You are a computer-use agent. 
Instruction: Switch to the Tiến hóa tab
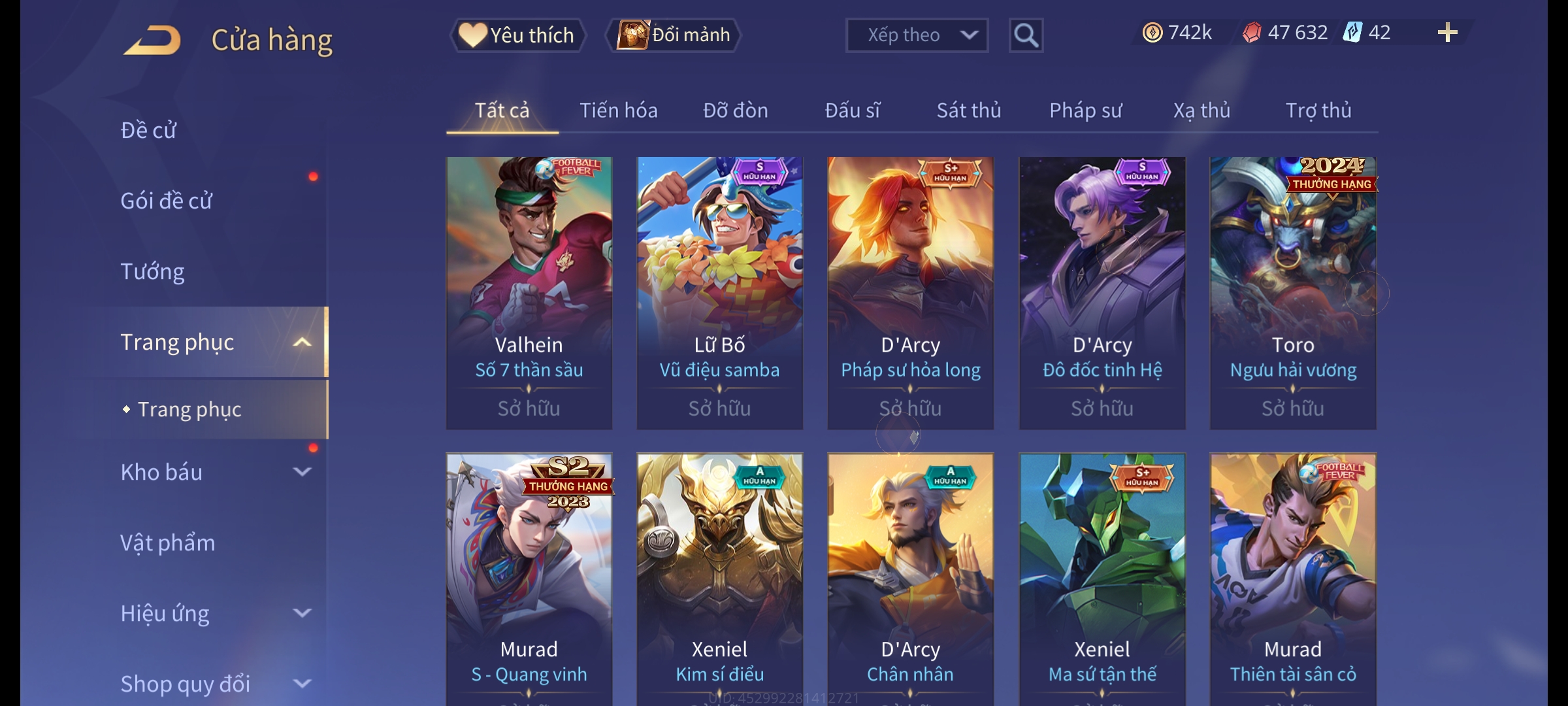(x=618, y=110)
